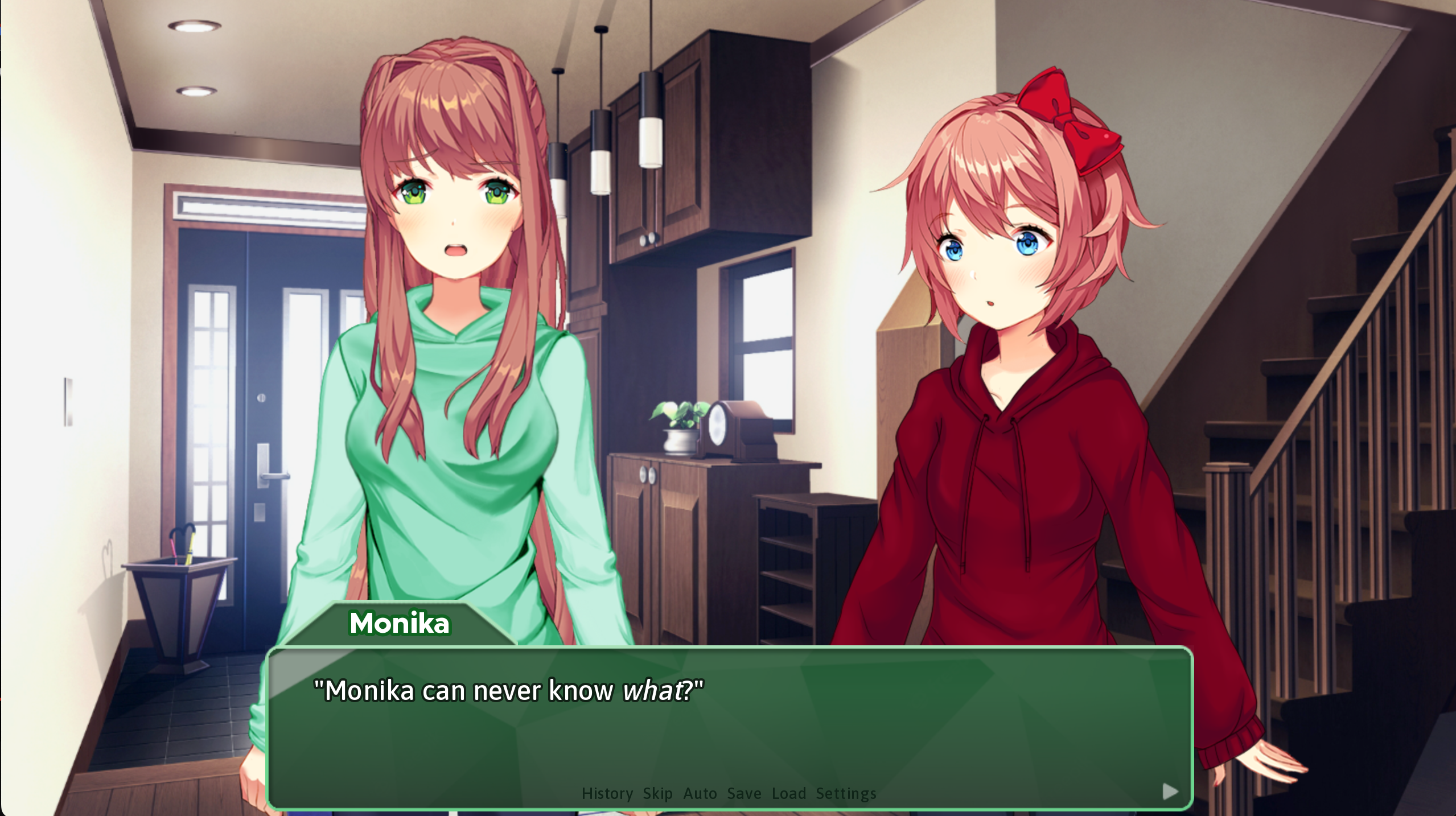Click Monika's name tag
The image size is (1456, 816).
point(398,623)
